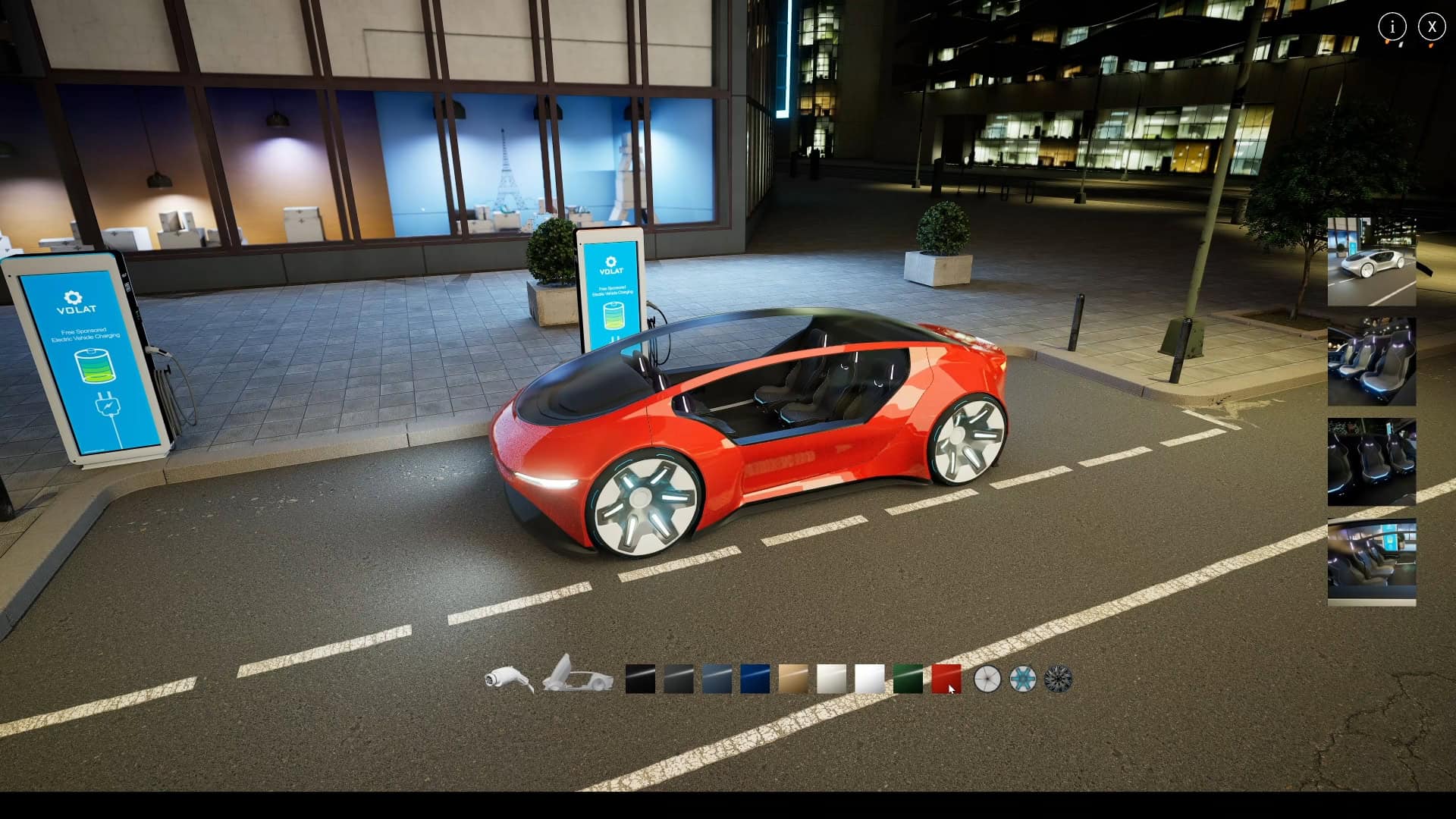Select the plain disc wheel design icon

tap(986, 680)
